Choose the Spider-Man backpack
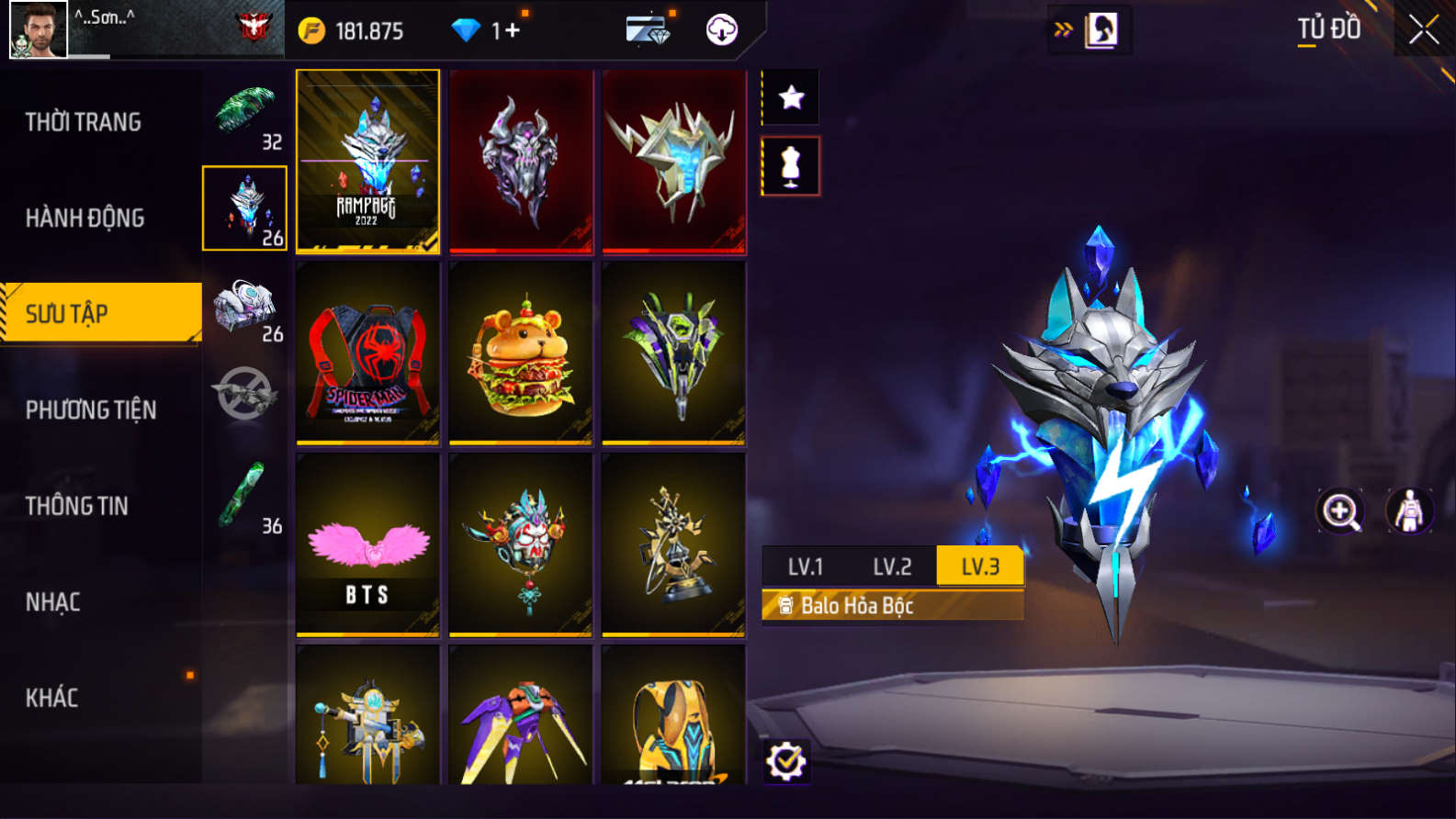This screenshot has width=1456, height=819. click(367, 353)
